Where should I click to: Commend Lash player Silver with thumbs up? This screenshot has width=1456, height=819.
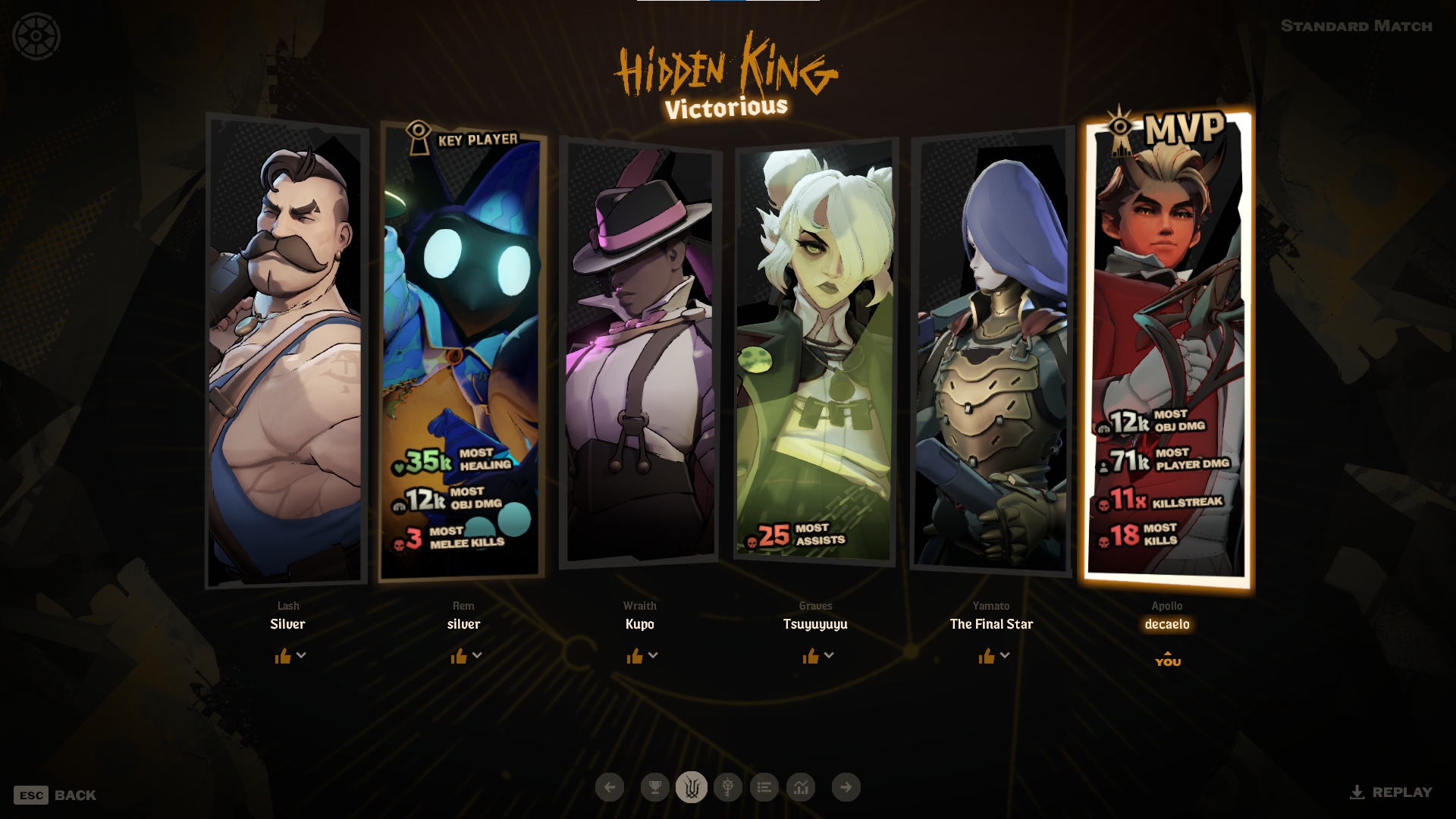283,656
